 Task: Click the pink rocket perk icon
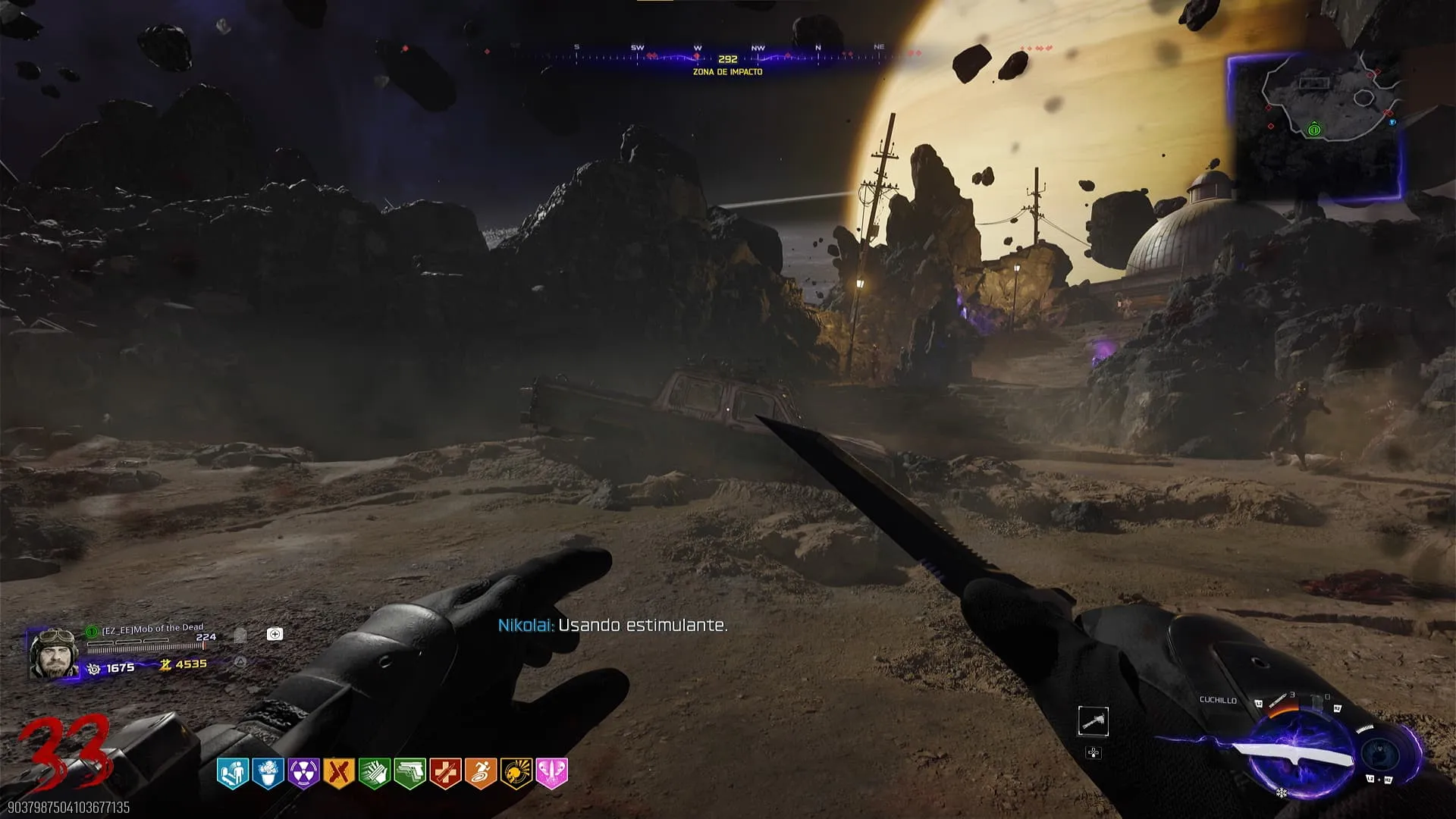pos(551,773)
